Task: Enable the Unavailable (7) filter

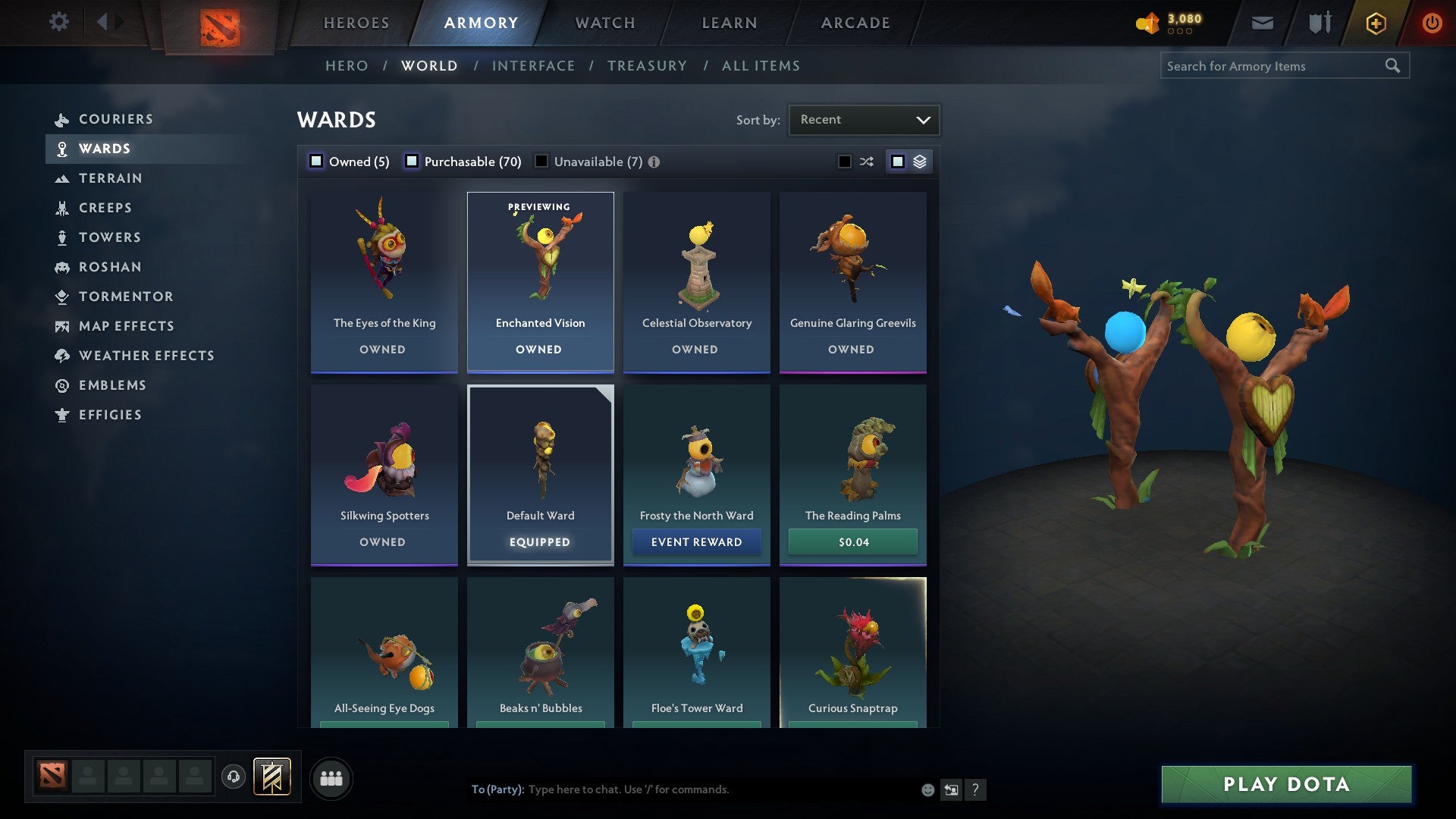Action: coord(541,161)
